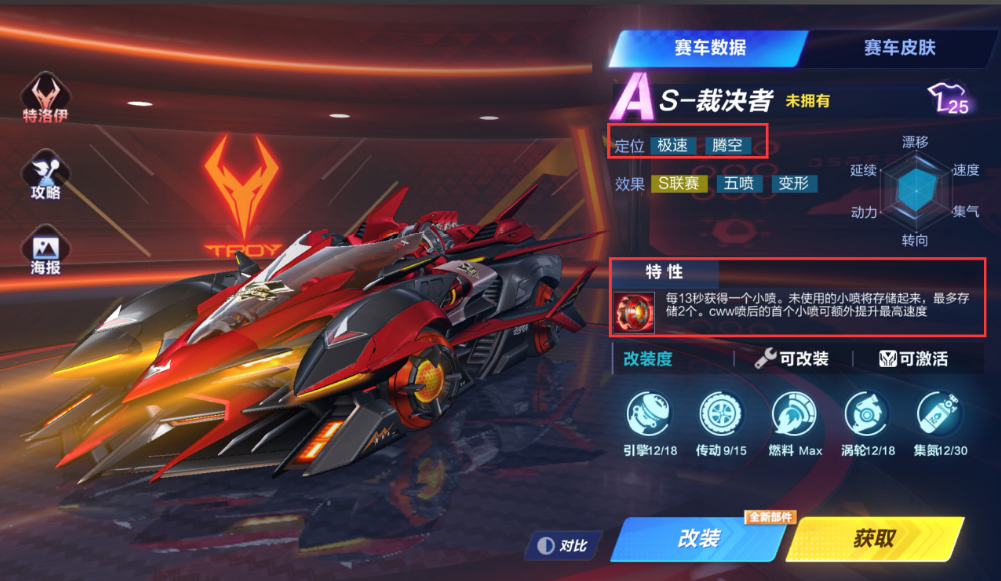Click the 五喷 effect tag
The height and width of the screenshot is (581, 1001).
[x=738, y=184]
